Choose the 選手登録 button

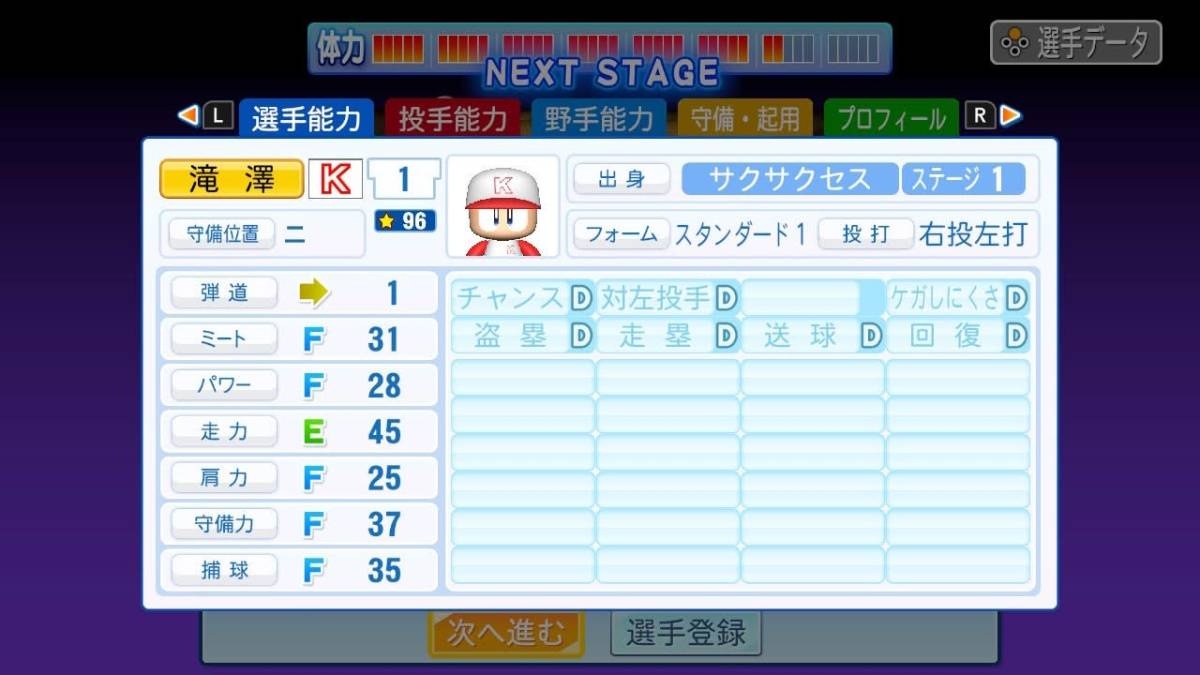686,632
